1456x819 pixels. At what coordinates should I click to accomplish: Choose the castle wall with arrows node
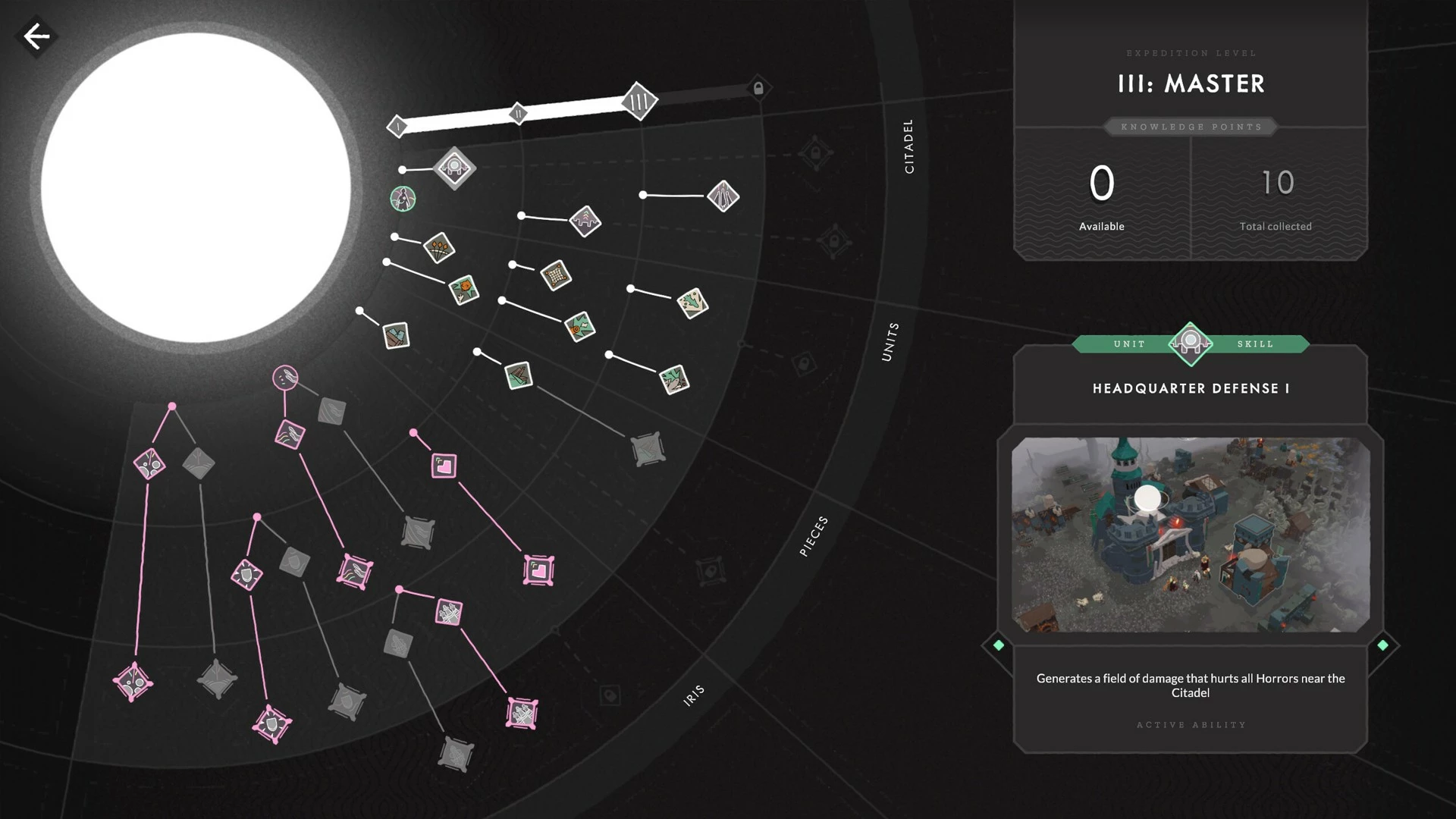pos(585,221)
